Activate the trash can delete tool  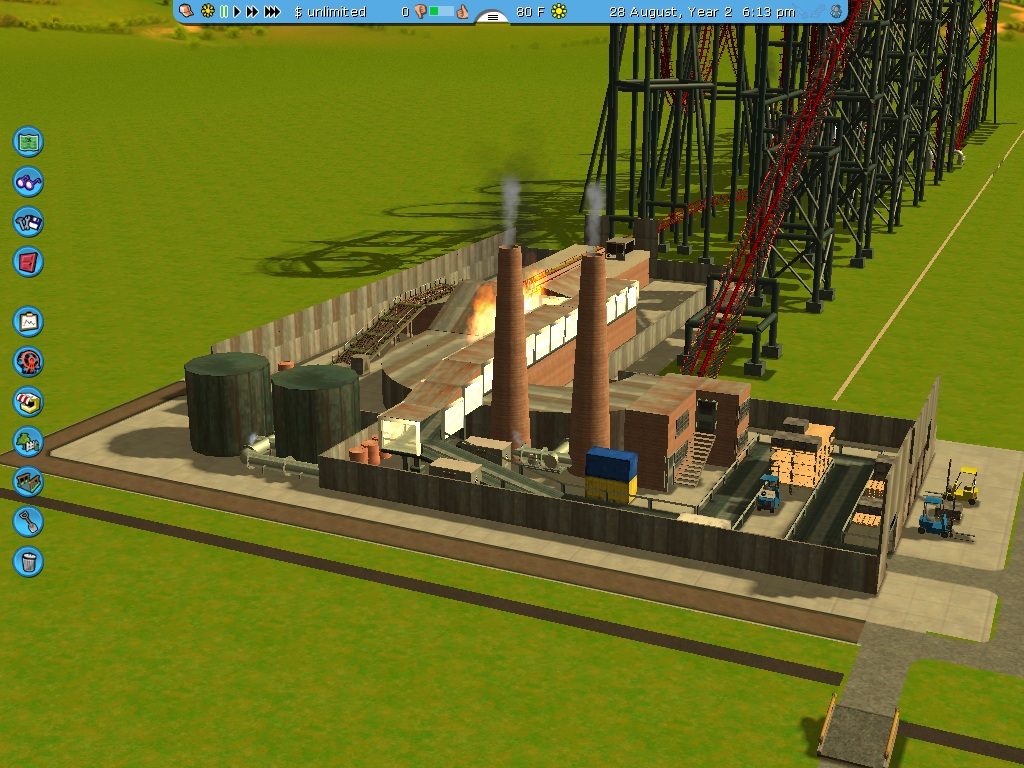[x=28, y=561]
